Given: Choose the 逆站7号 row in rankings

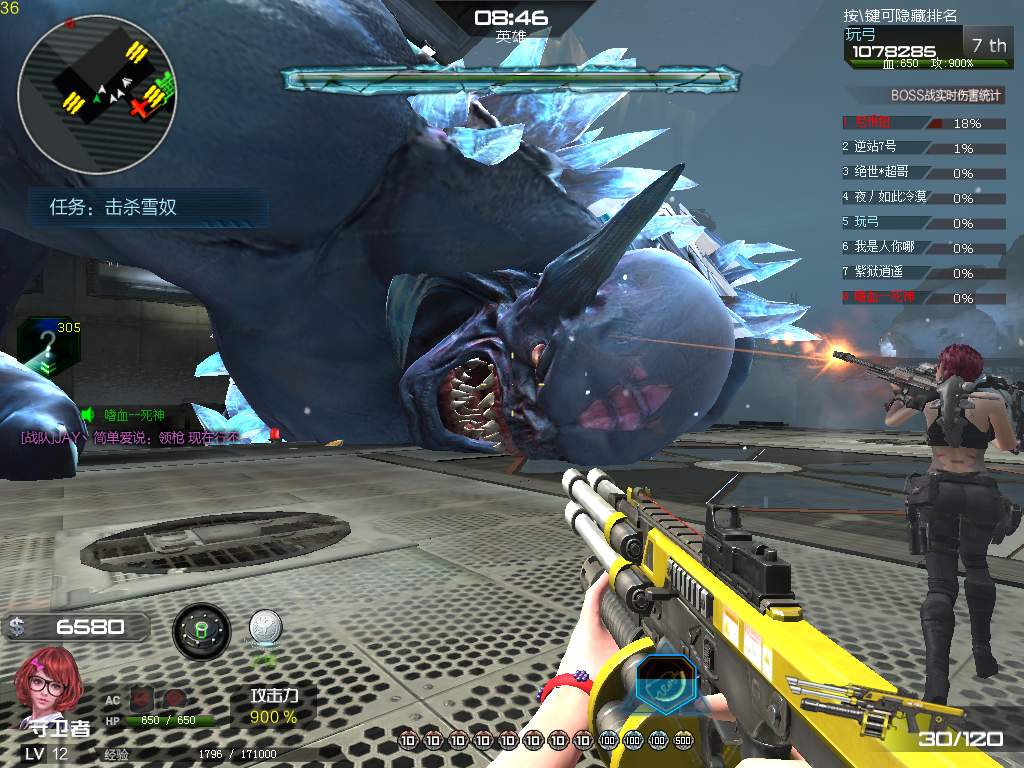Looking at the screenshot, I should tap(922, 148).
